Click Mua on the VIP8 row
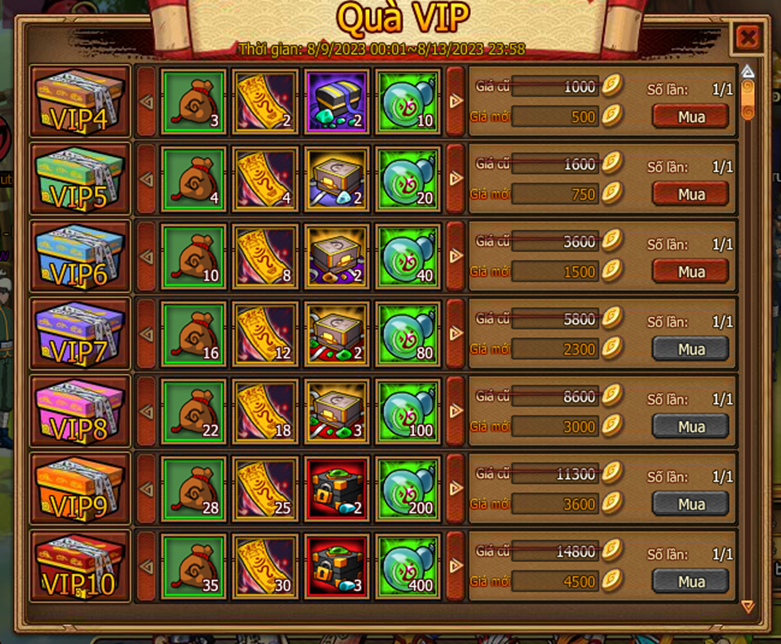This screenshot has width=781, height=644. [691, 427]
